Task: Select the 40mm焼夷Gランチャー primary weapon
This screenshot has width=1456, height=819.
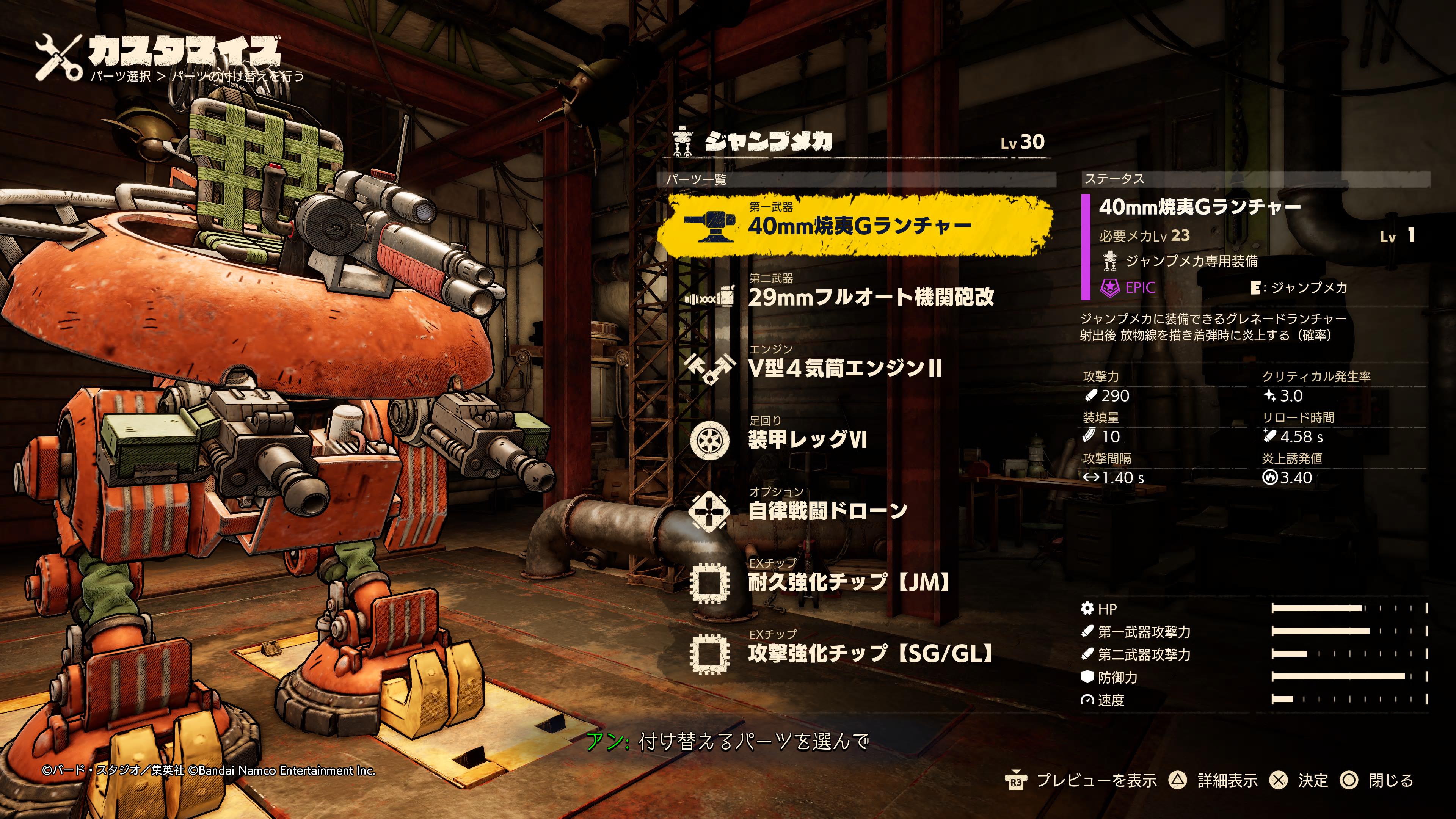Action: tap(859, 226)
